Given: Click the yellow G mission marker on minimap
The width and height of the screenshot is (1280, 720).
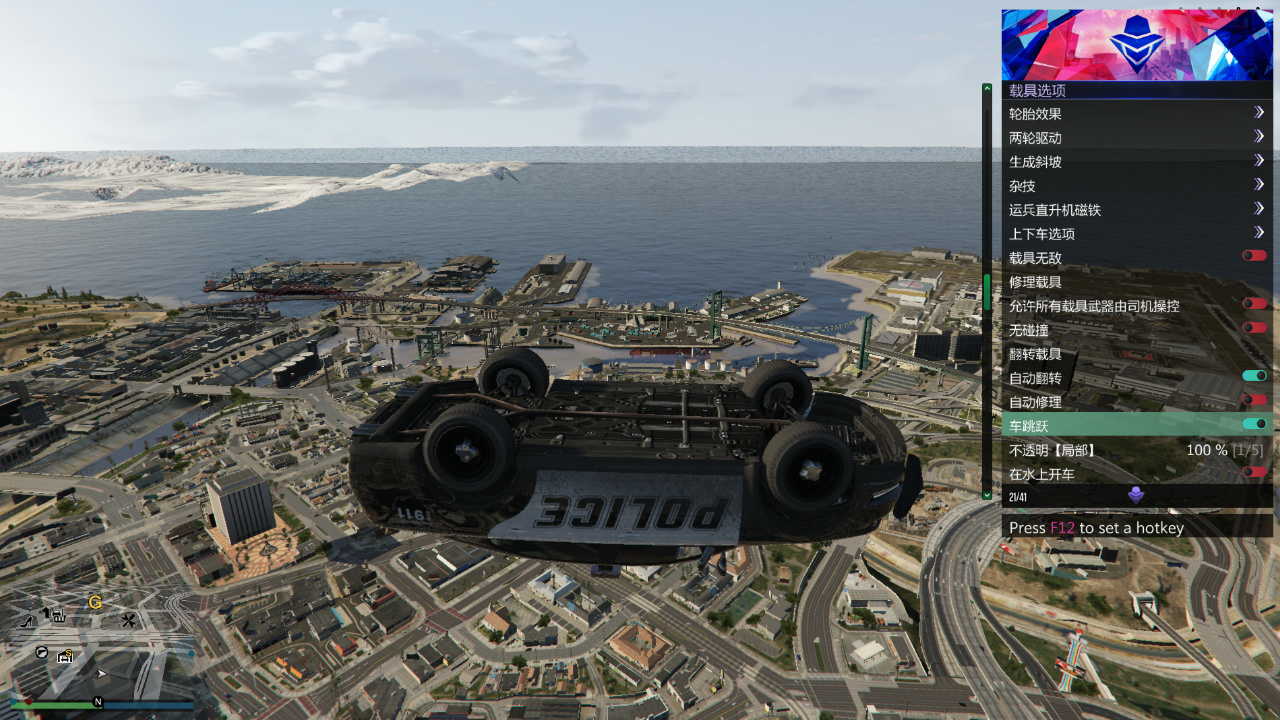Looking at the screenshot, I should tap(95, 602).
